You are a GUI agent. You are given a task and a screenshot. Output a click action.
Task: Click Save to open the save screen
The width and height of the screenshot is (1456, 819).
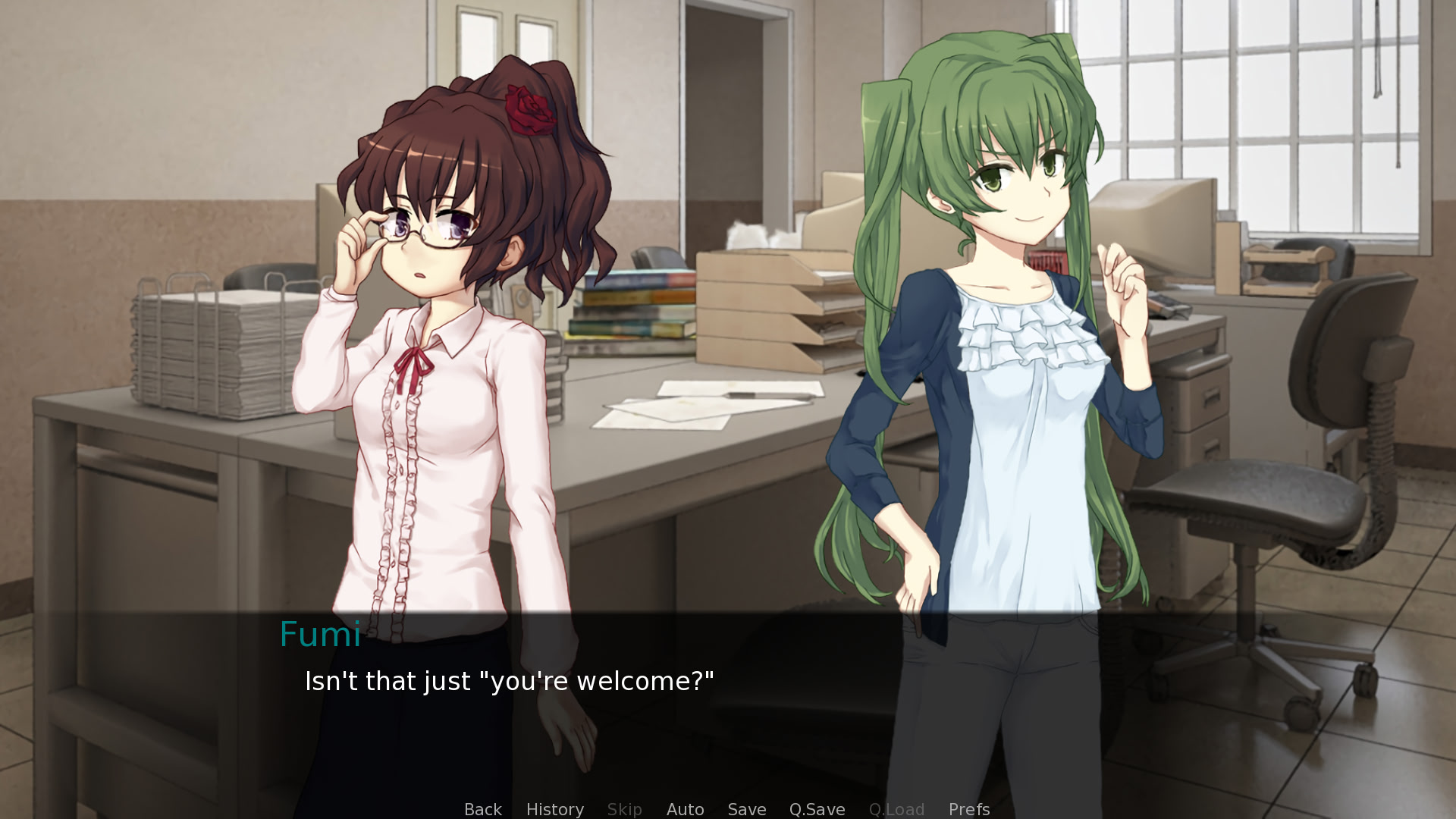tap(746, 809)
